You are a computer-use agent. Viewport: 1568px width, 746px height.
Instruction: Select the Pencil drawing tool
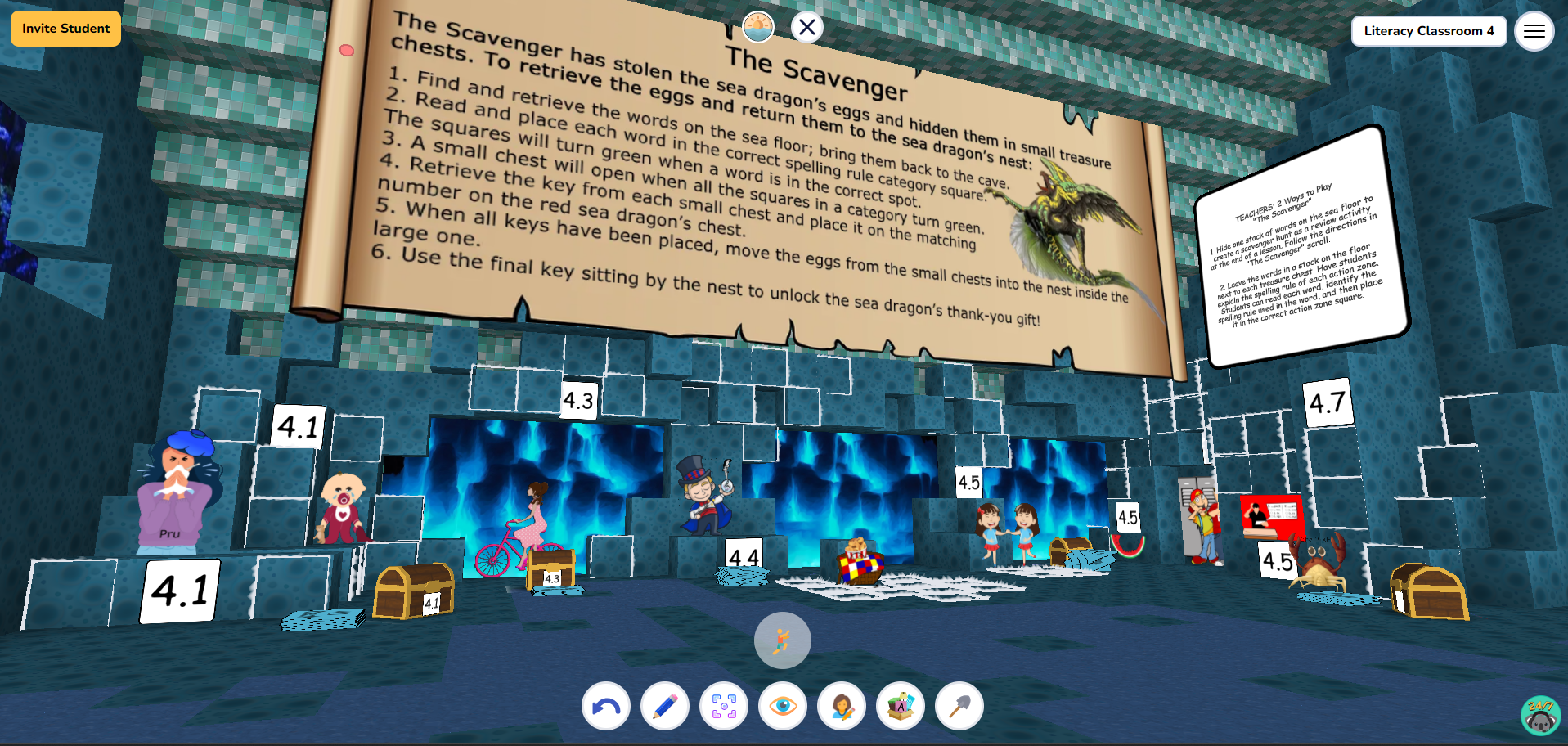coord(664,706)
